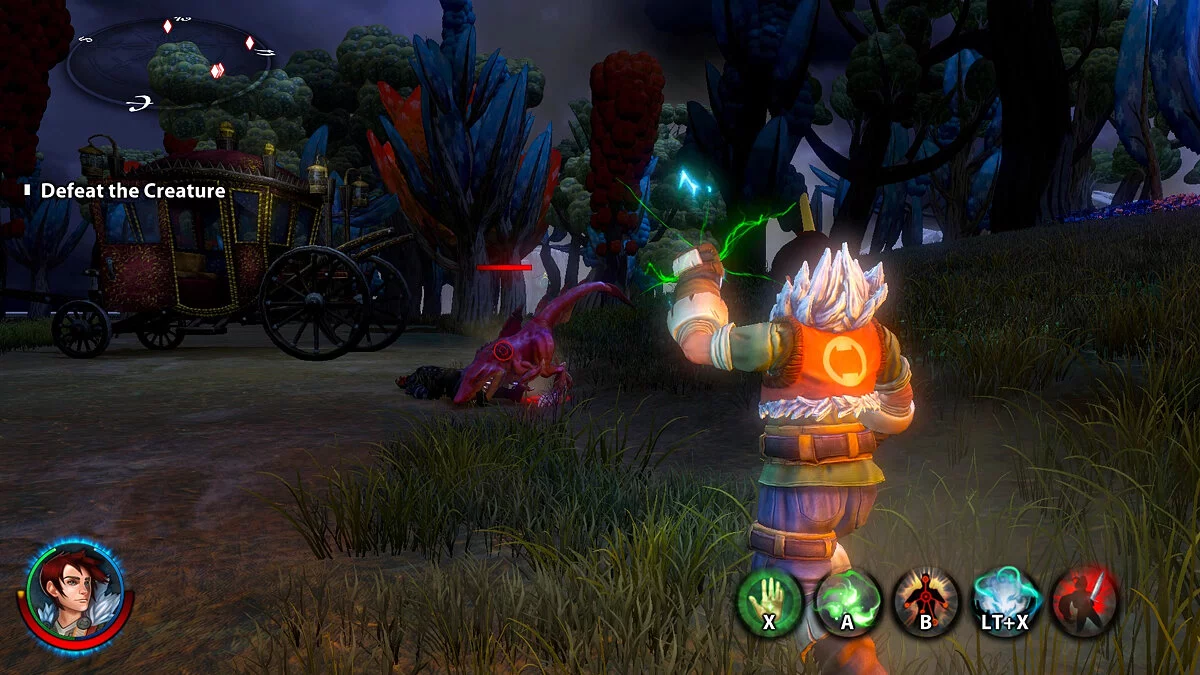Image resolution: width=1200 pixels, height=675 pixels.
Task: Select the Defeat the Creature objective
Action: 132,191
